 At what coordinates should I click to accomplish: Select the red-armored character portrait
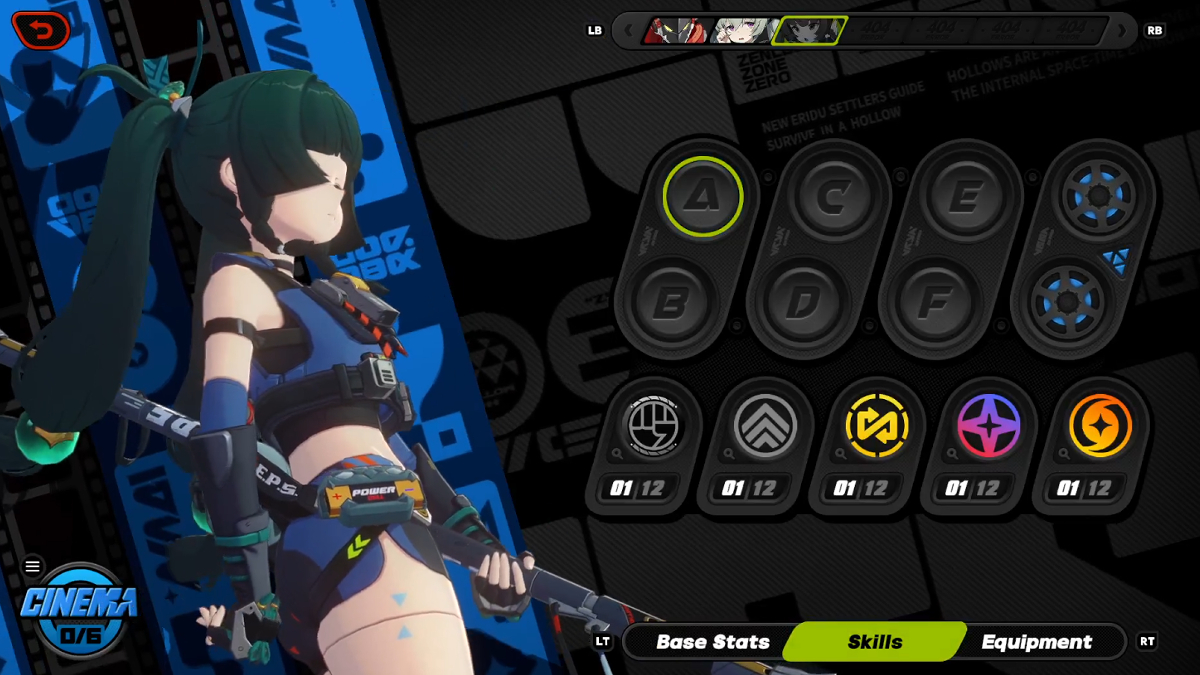pyautogui.click(x=675, y=31)
